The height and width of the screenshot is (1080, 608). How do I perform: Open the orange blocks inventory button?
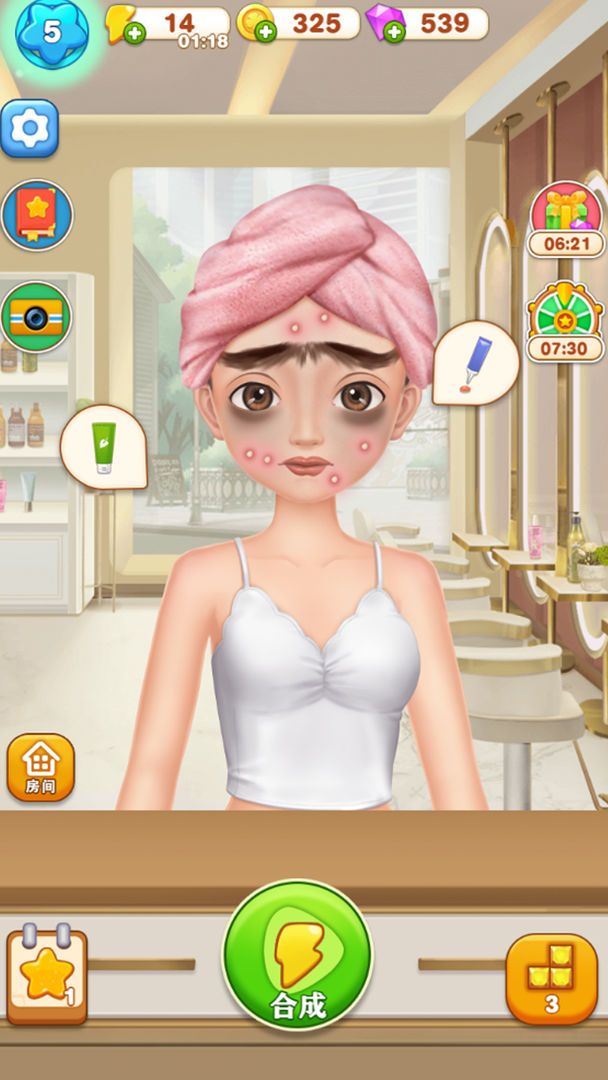click(551, 978)
